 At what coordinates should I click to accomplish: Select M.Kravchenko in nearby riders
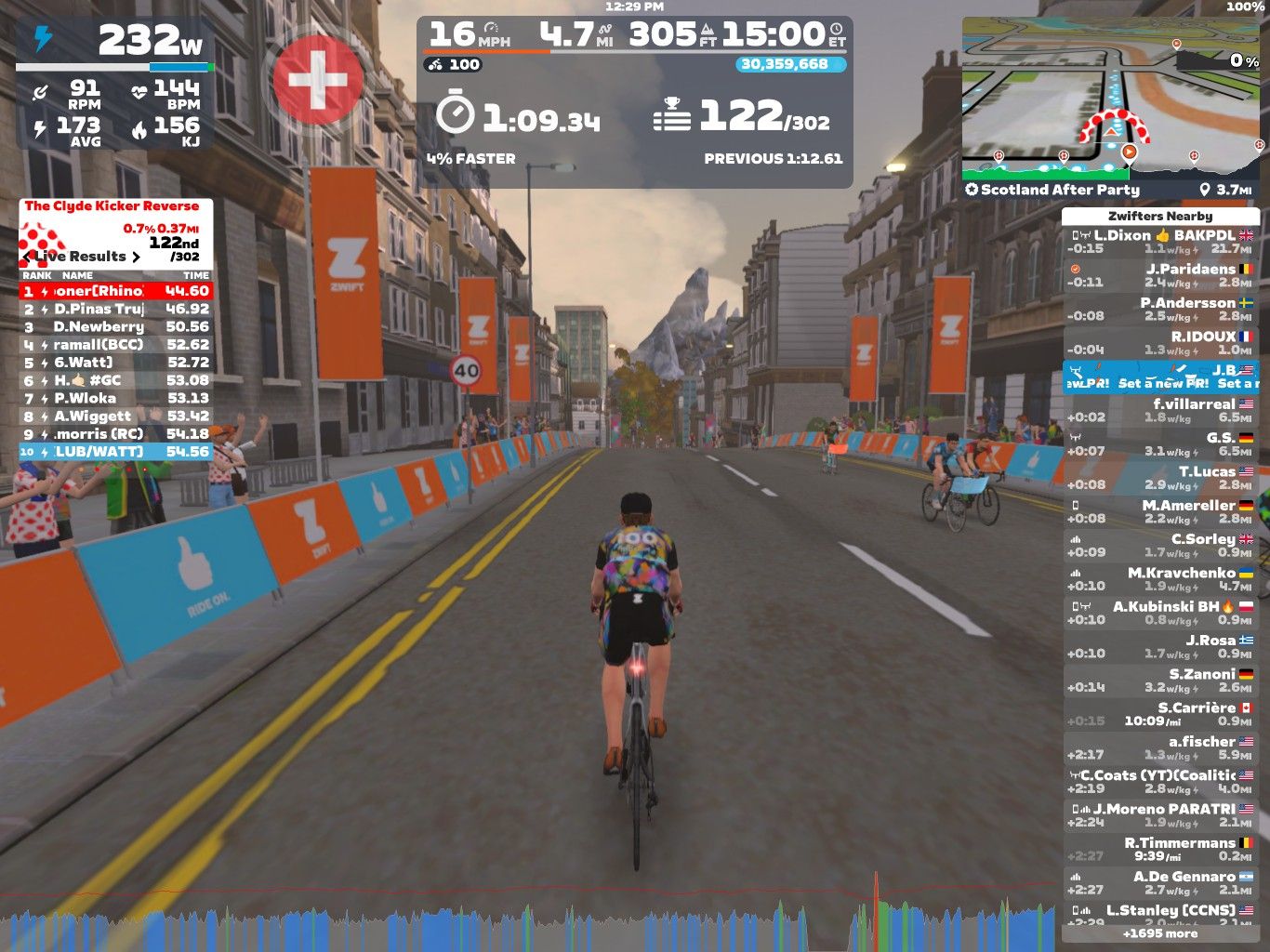1159,579
